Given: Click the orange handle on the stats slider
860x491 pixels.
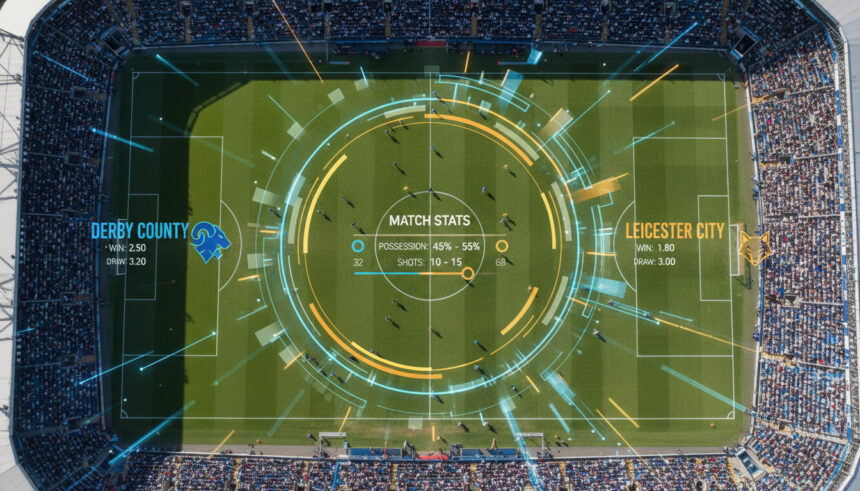Looking at the screenshot, I should pyautogui.click(x=467, y=273).
